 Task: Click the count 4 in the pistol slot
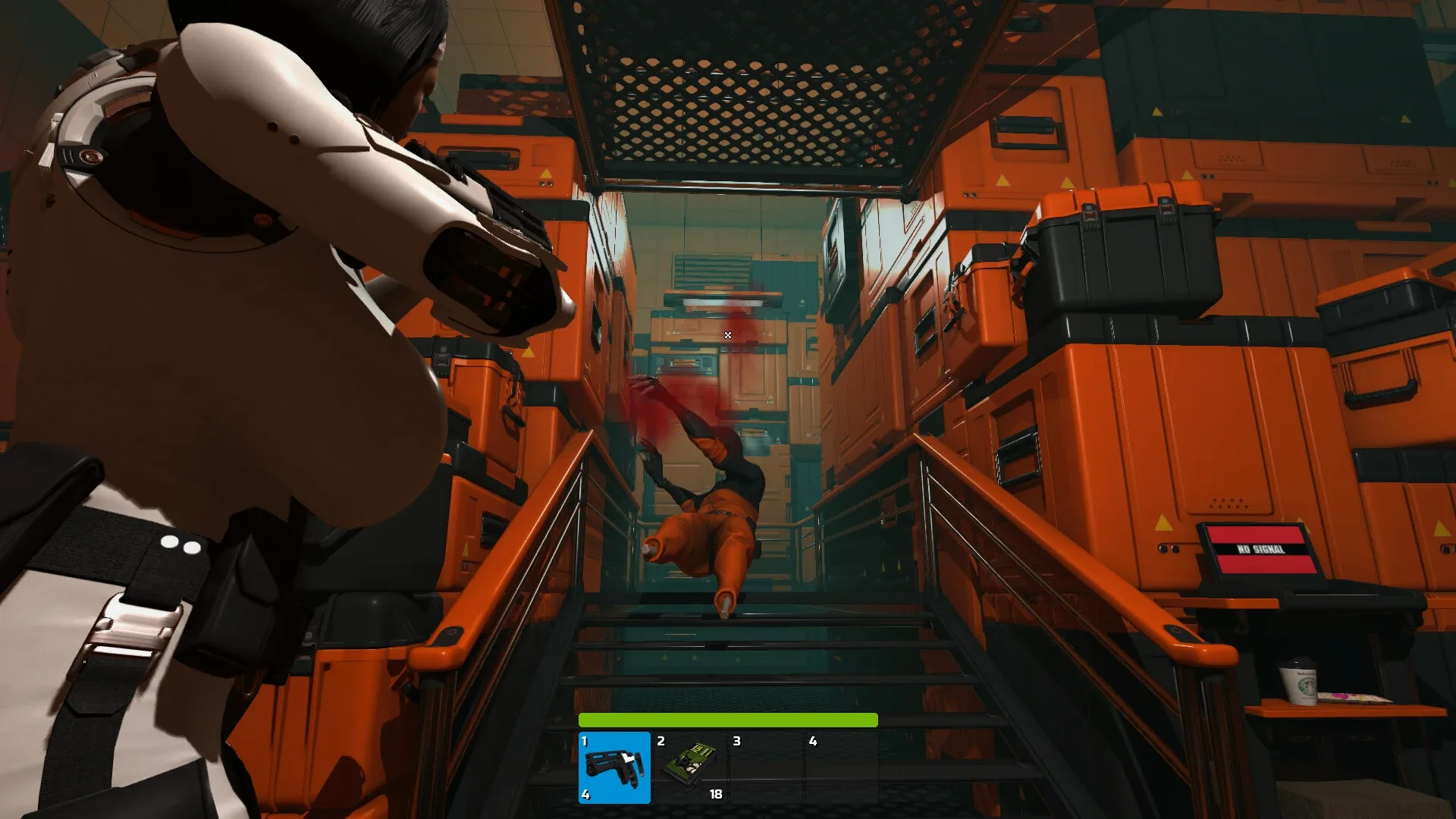(585, 796)
